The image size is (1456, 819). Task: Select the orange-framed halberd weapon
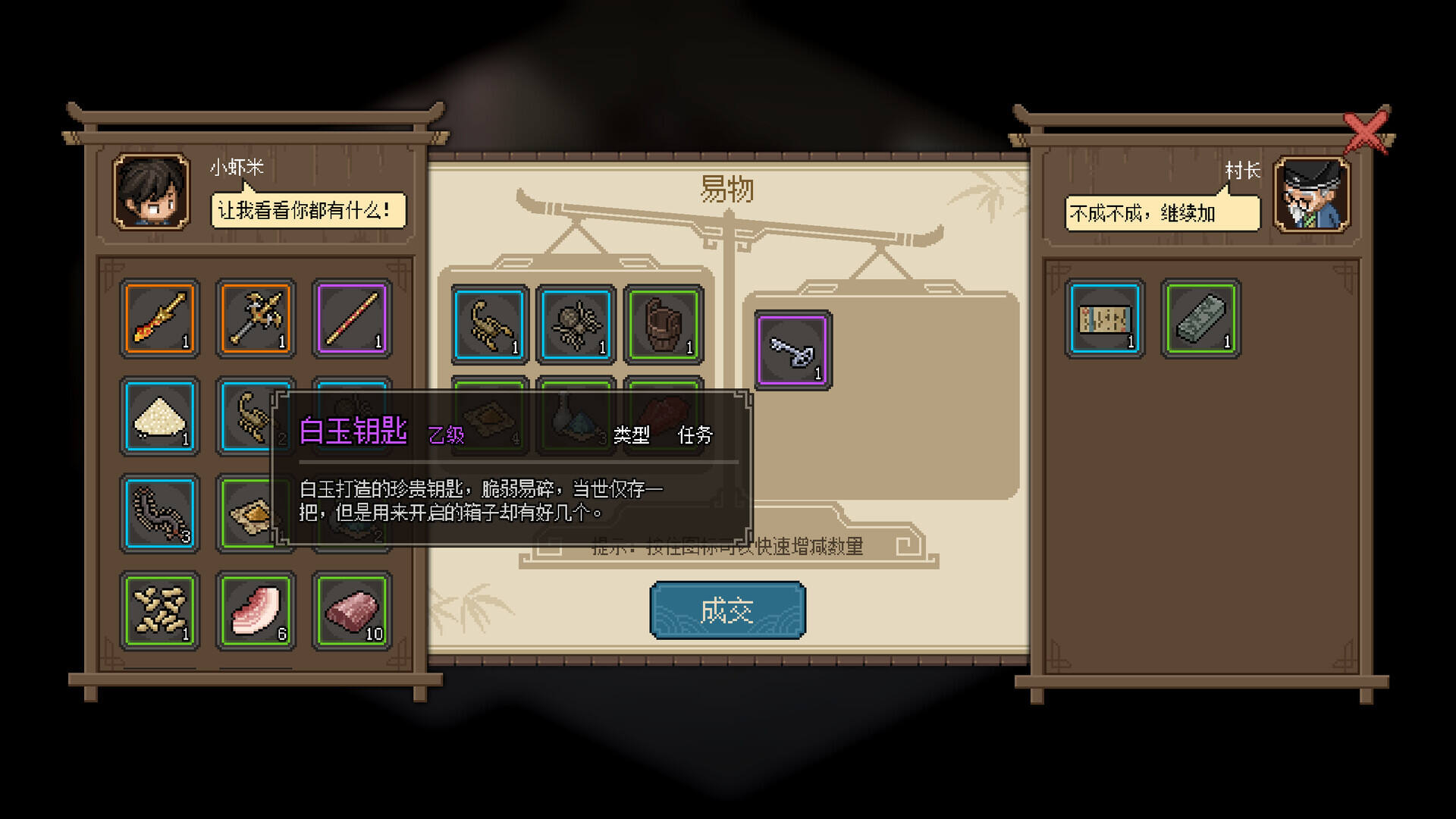point(255,318)
